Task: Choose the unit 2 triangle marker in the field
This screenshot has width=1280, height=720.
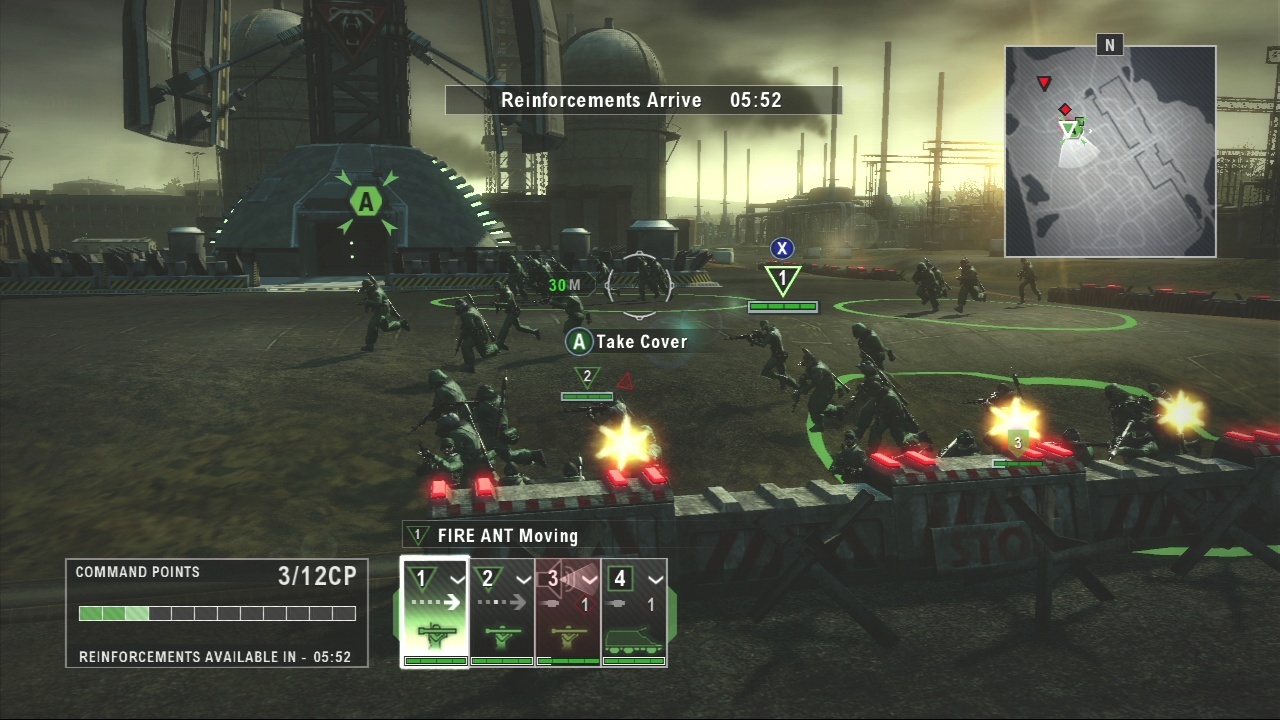Action: click(587, 378)
